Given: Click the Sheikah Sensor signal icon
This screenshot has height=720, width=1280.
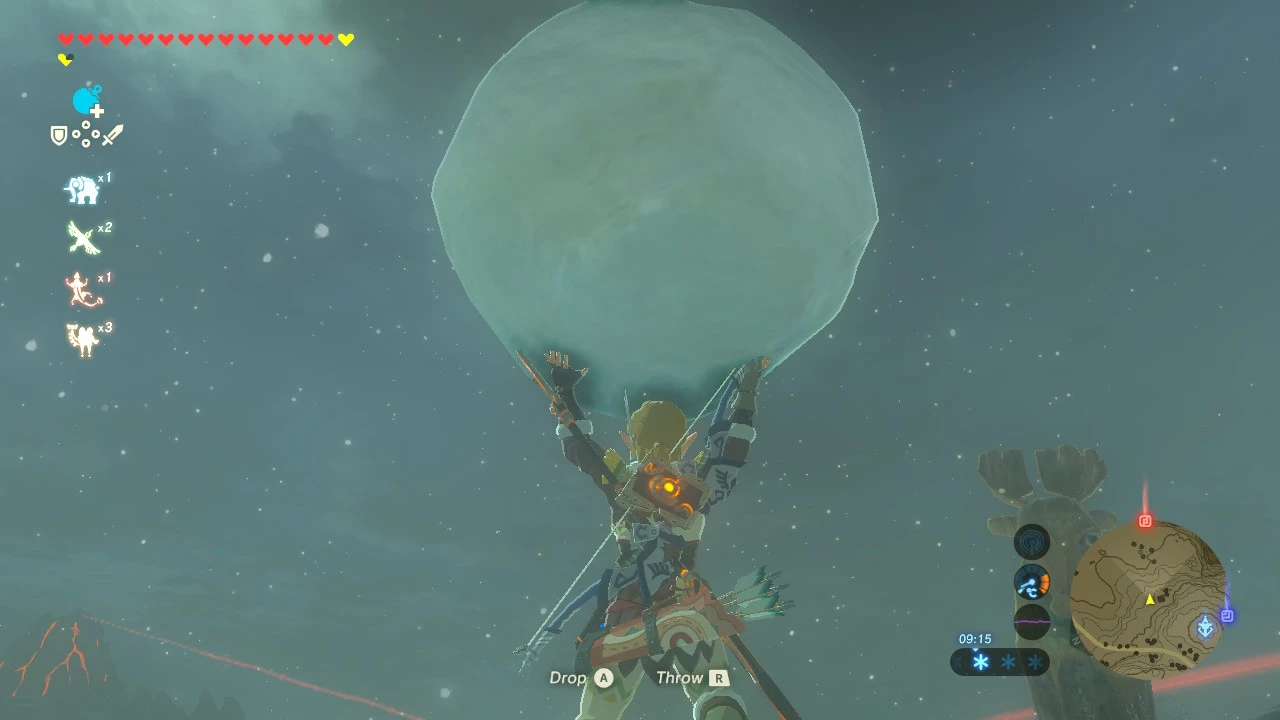Looking at the screenshot, I should click(1032, 543).
